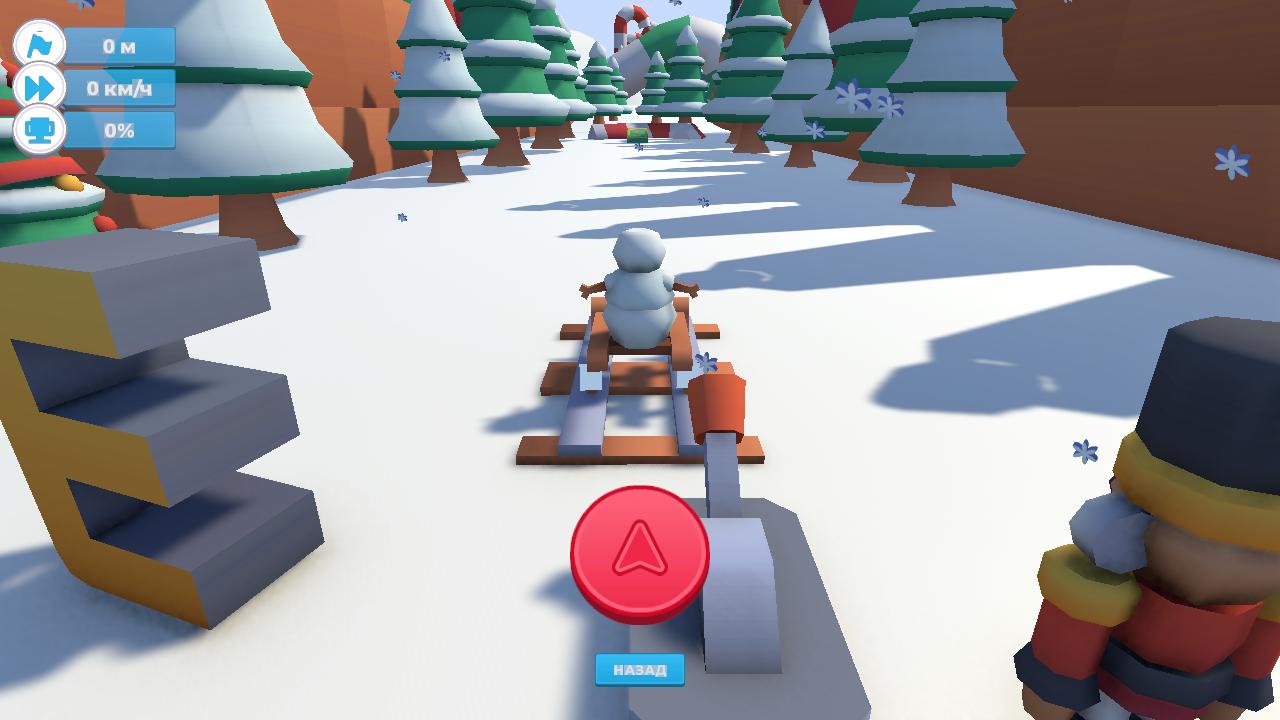Click the fast-forward speed icon
Screen dimensions: 1280x720
[x=38, y=88]
